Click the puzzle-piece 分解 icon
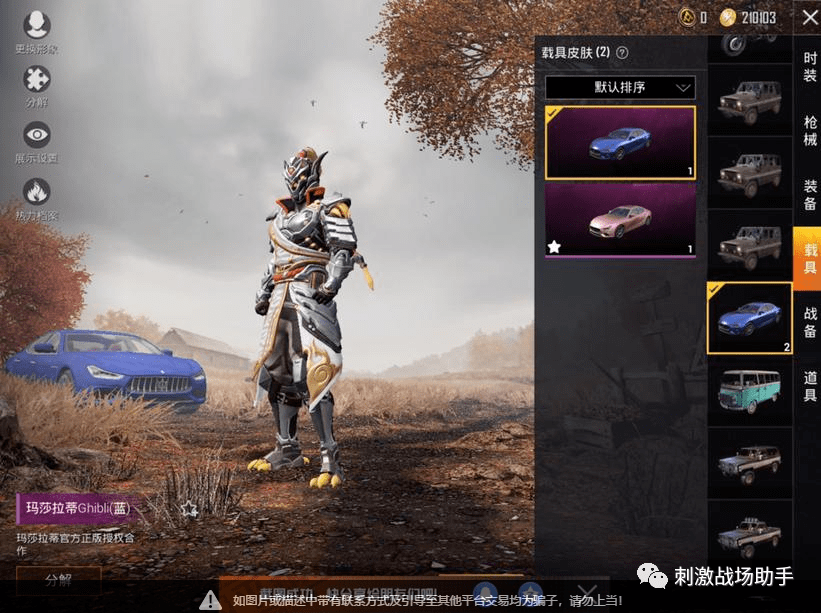This screenshot has width=821, height=613. tap(37, 86)
